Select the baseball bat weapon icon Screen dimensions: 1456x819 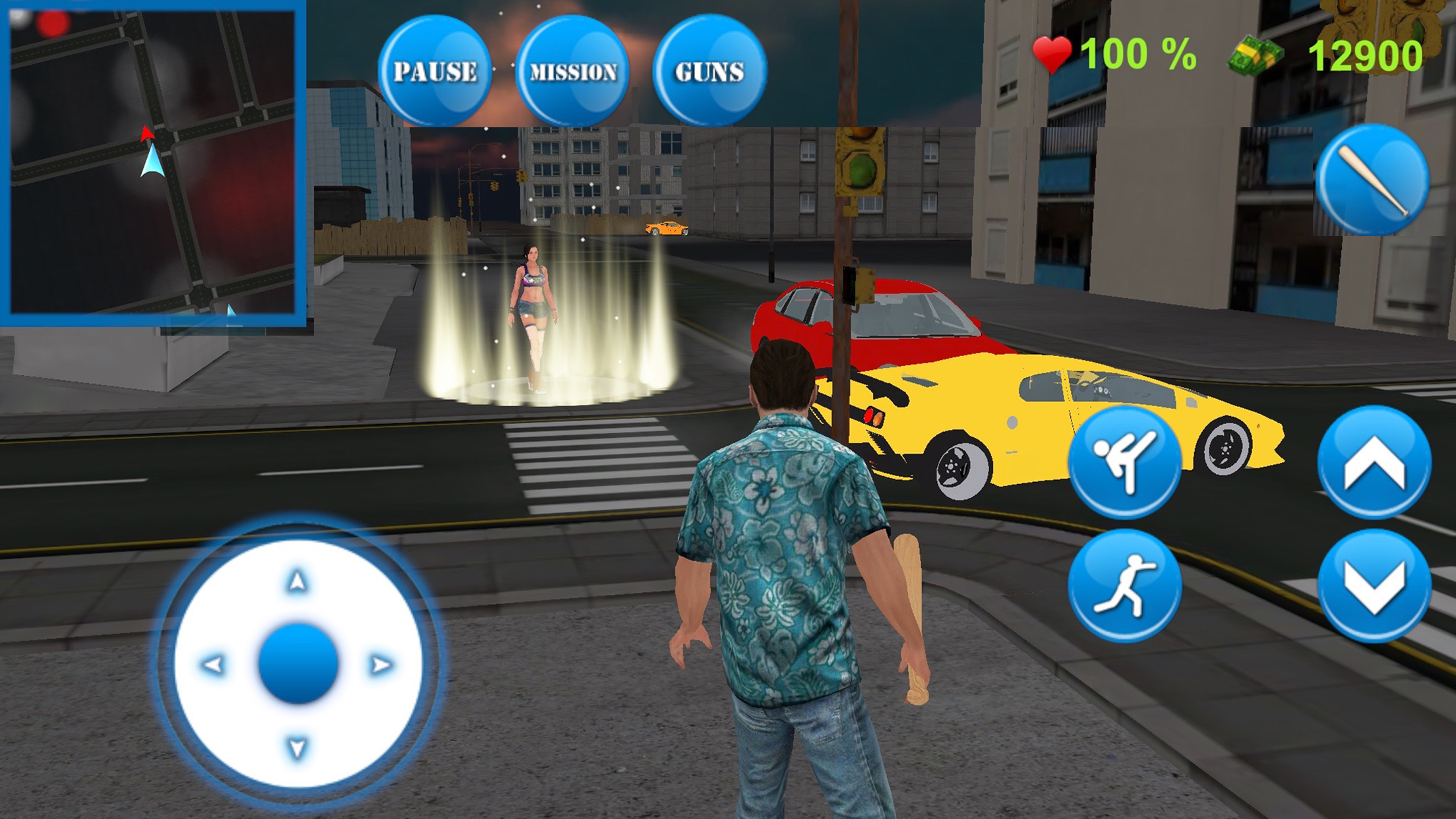1373,179
